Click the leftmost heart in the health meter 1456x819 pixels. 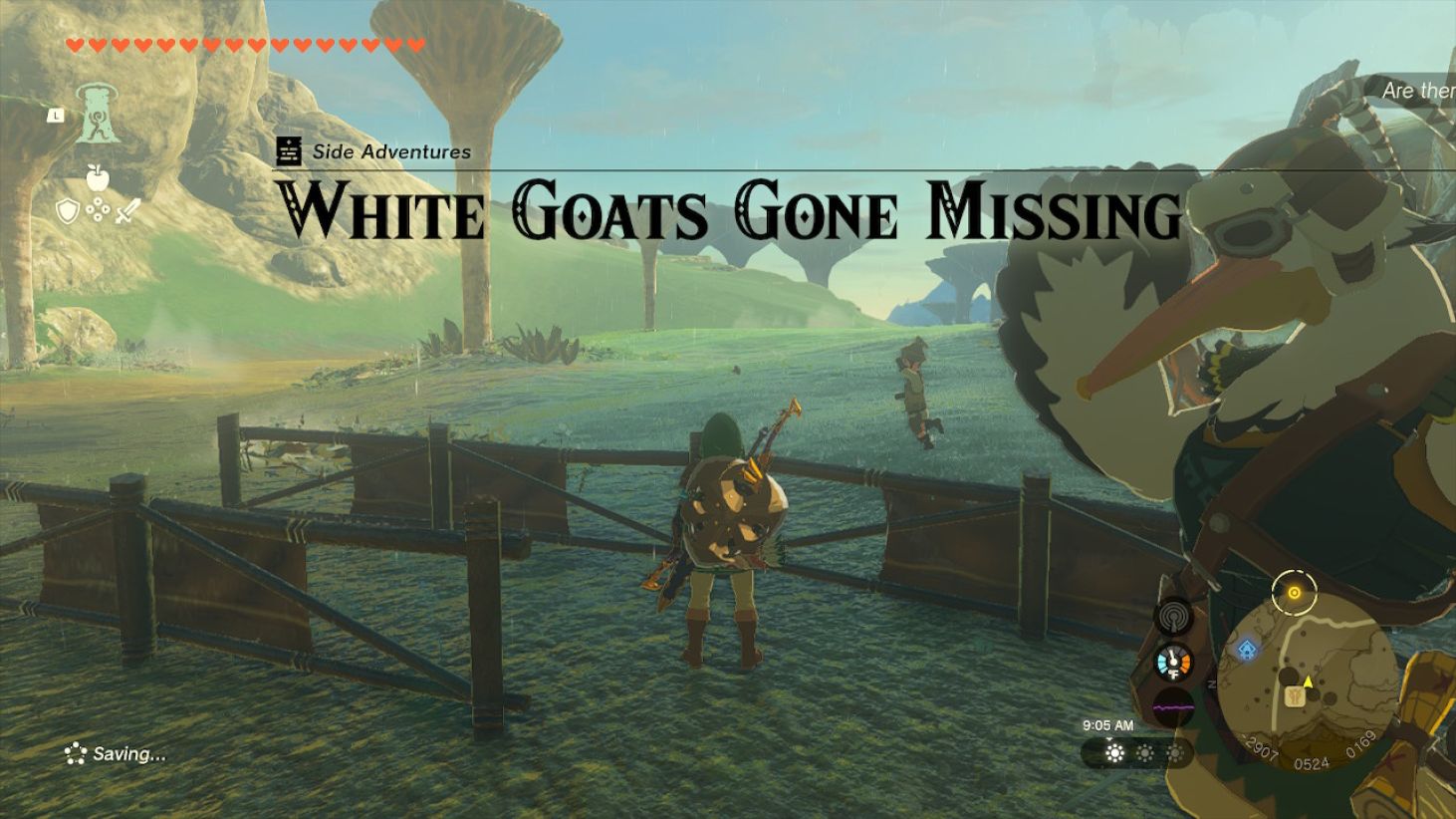click(74, 43)
